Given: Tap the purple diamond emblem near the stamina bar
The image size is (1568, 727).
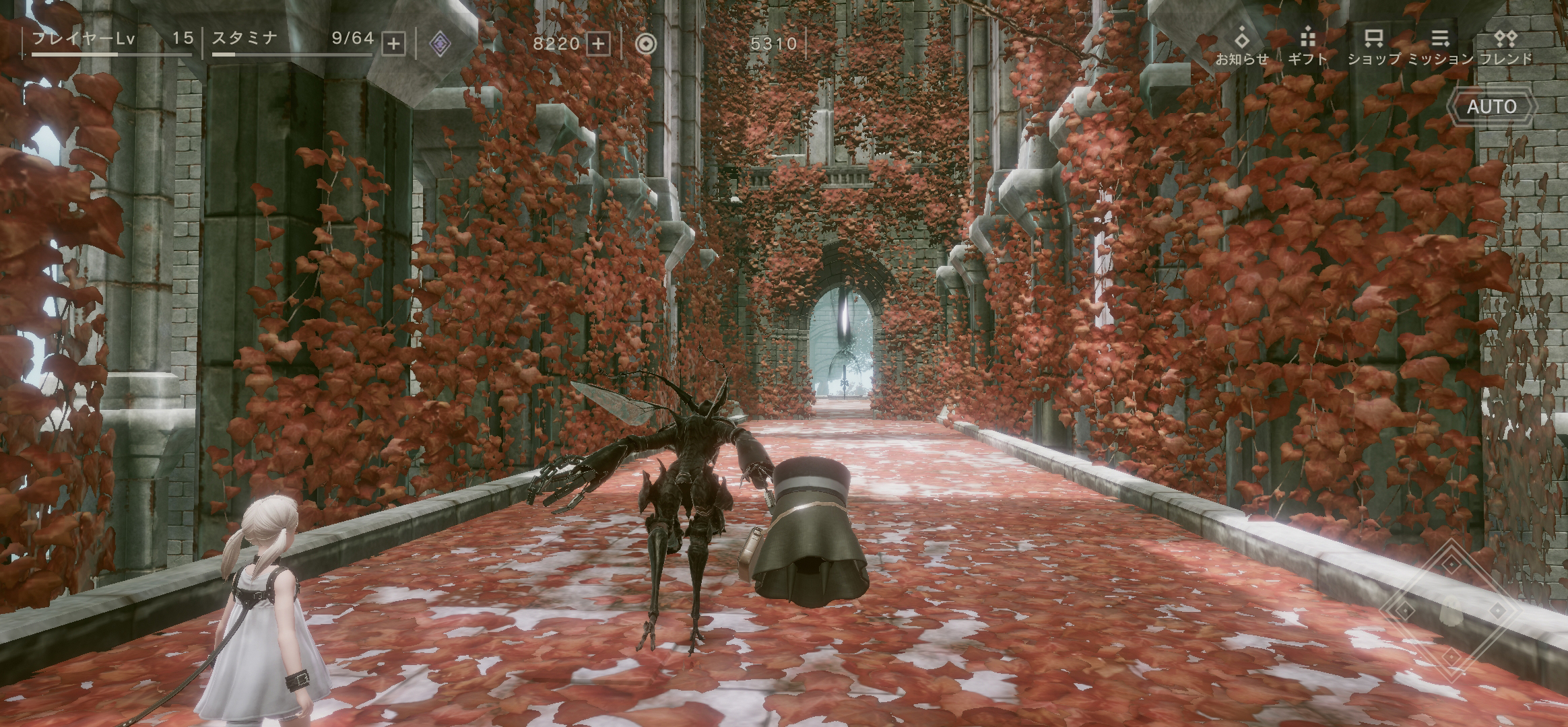Looking at the screenshot, I should coord(440,43).
